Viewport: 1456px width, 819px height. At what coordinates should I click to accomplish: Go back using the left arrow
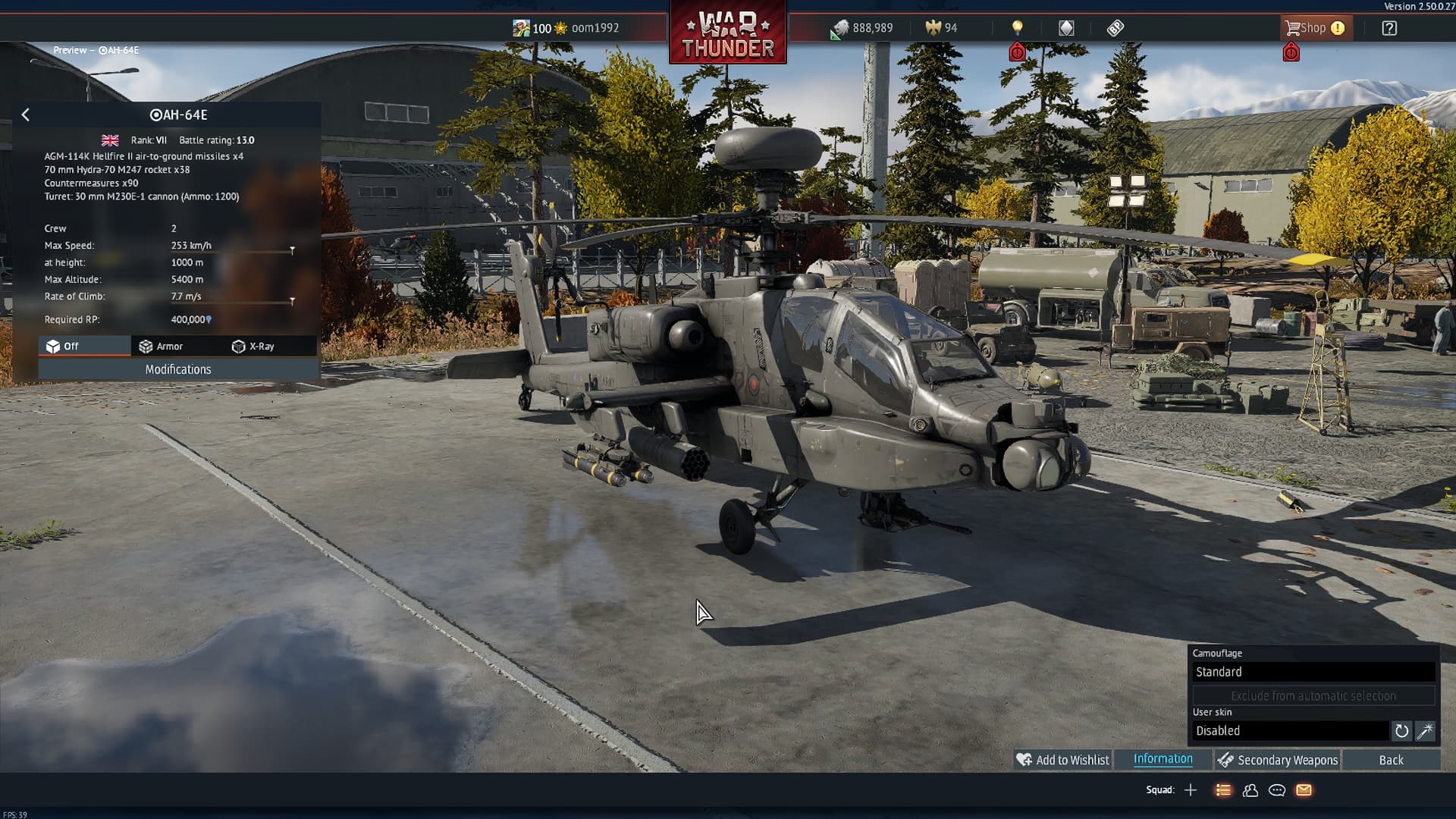pyautogui.click(x=26, y=115)
